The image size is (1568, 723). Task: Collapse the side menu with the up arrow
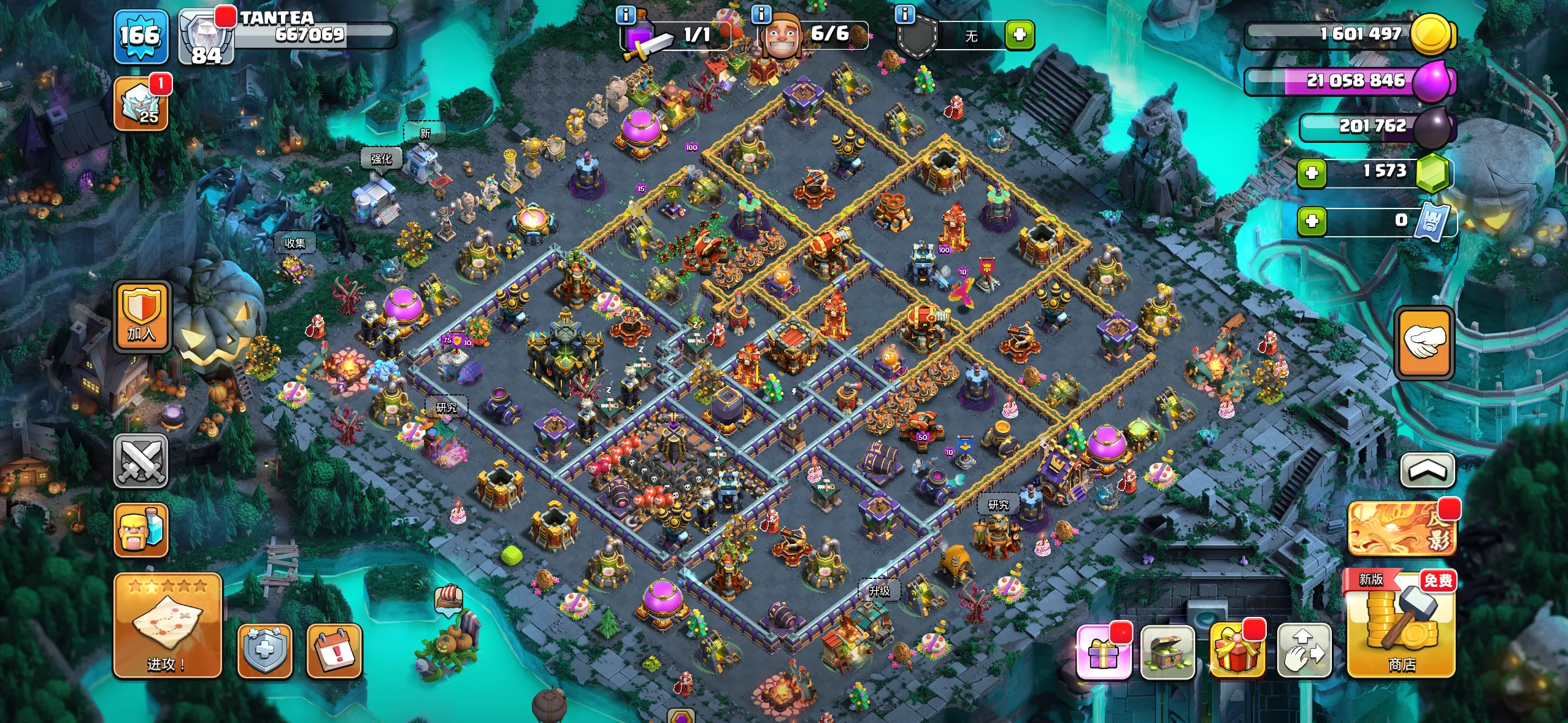[x=1427, y=470]
